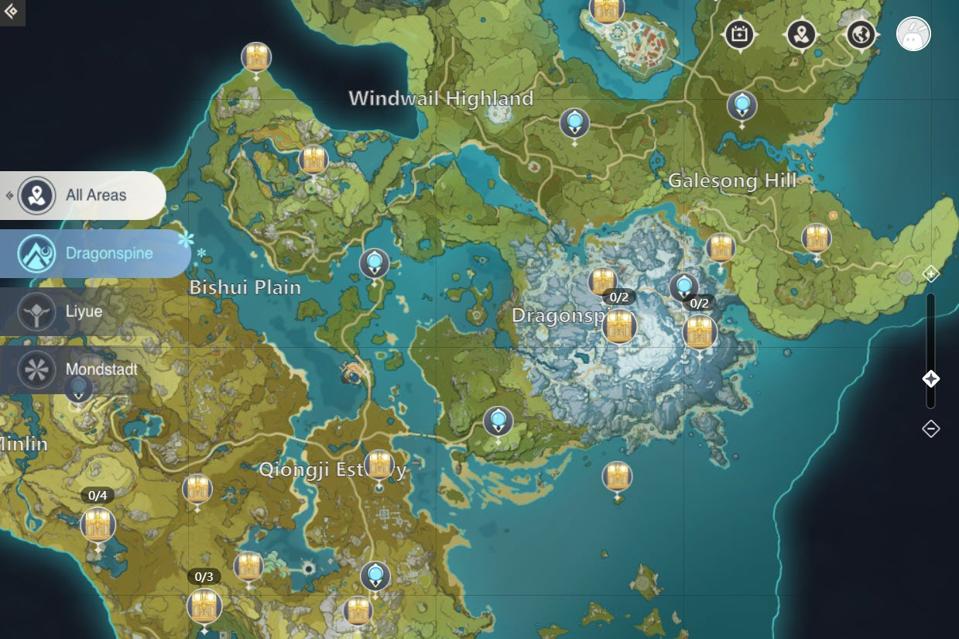Click the globe world-switch icon
The height and width of the screenshot is (639, 959).
(x=861, y=35)
